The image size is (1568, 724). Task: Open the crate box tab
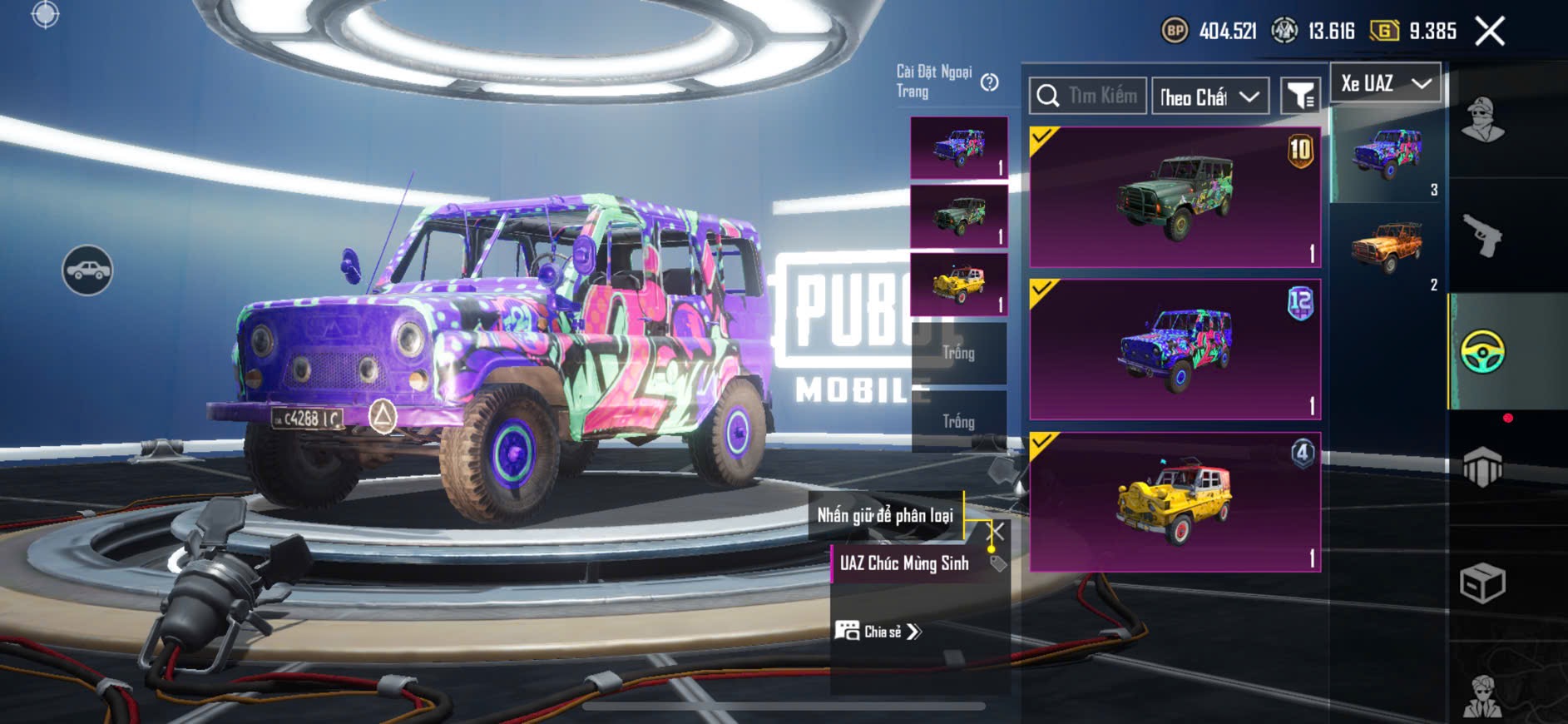[x=1482, y=583]
